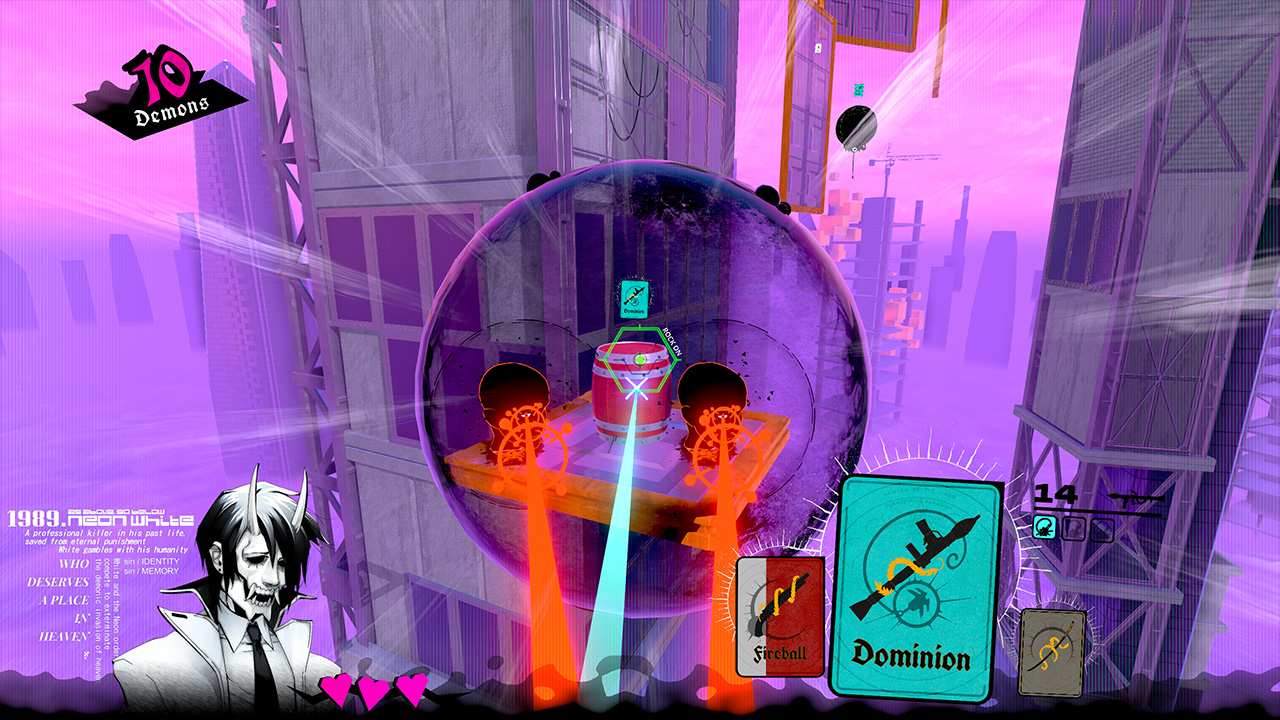The image size is (1280, 720).
Task: Select the sin / IDENTITY entry
Action: [151, 561]
